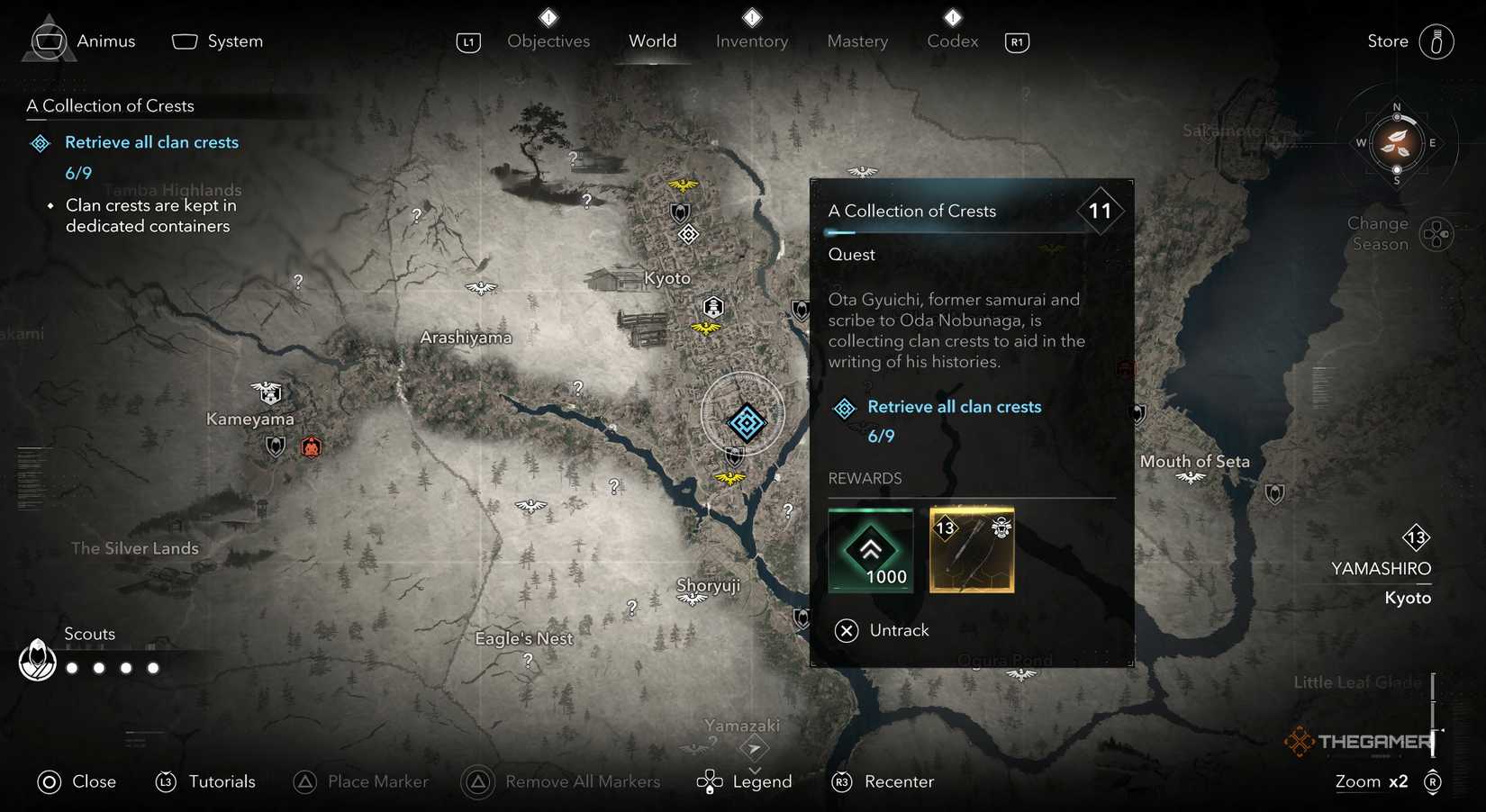Open the Codex tab
The width and height of the screenshot is (1486, 812).
pos(951,41)
